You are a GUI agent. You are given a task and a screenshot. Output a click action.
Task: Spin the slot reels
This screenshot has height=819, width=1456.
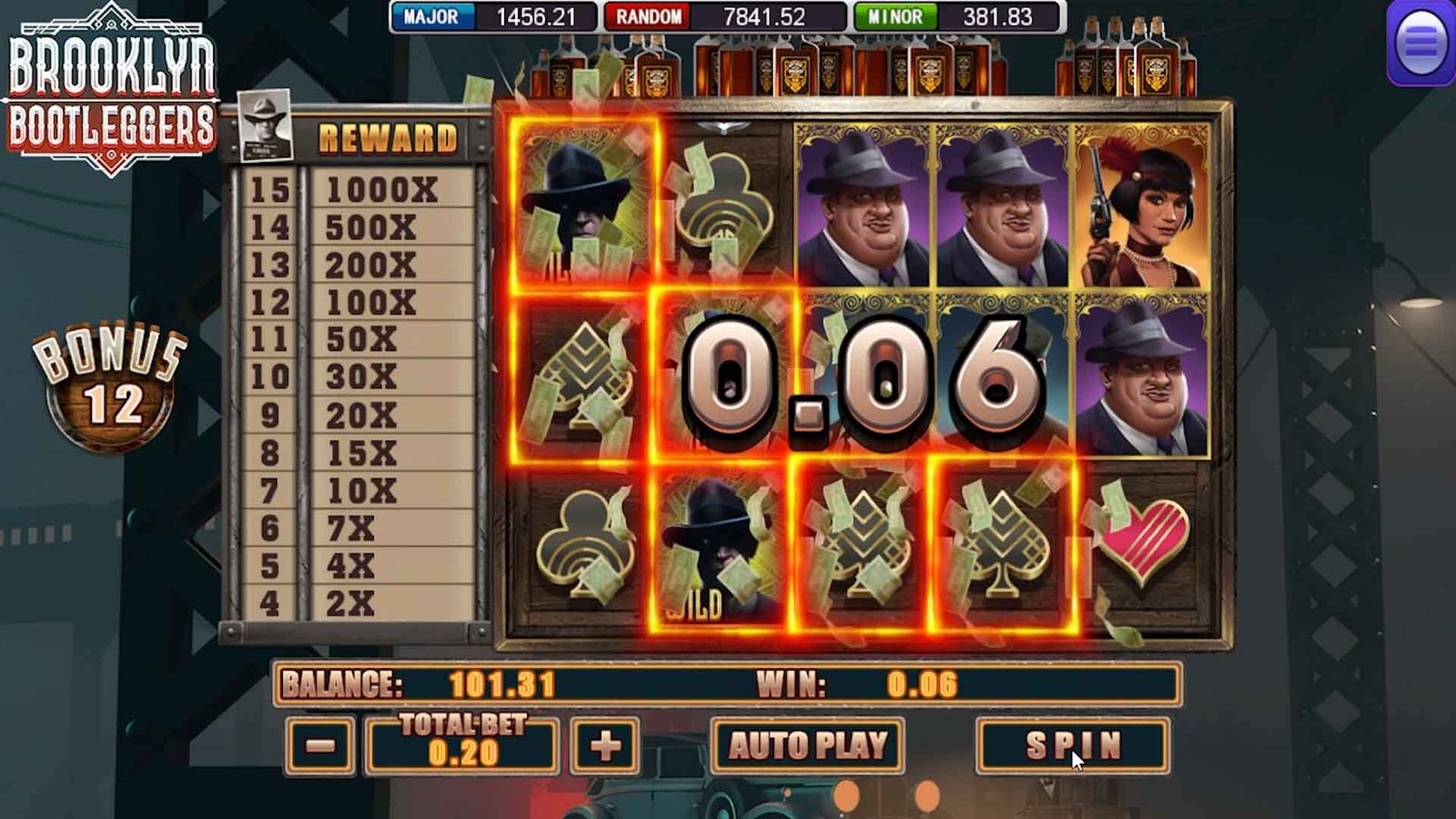[1072, 745]
